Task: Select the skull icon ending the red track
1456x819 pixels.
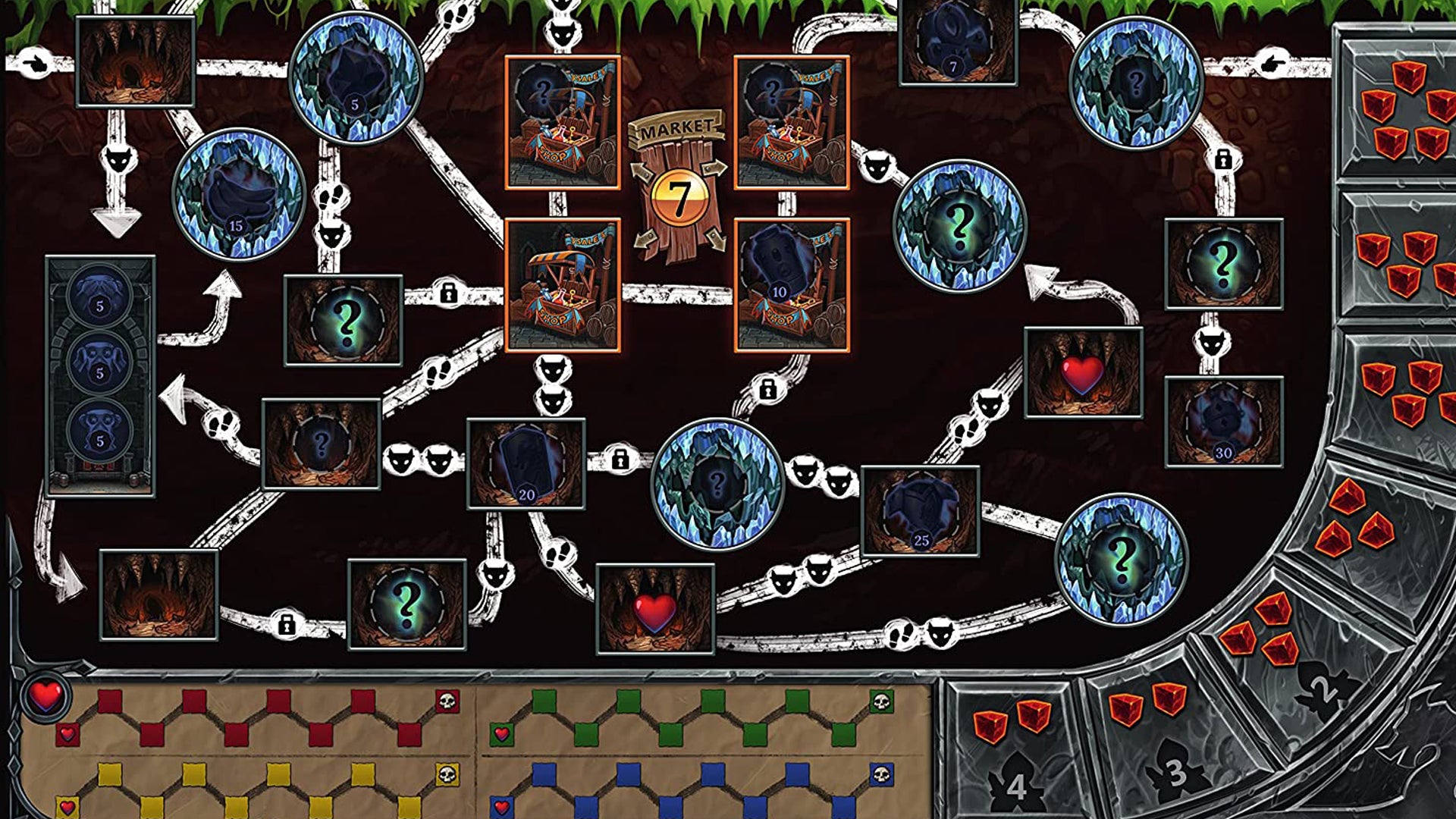Action: (x=447, y=701)
